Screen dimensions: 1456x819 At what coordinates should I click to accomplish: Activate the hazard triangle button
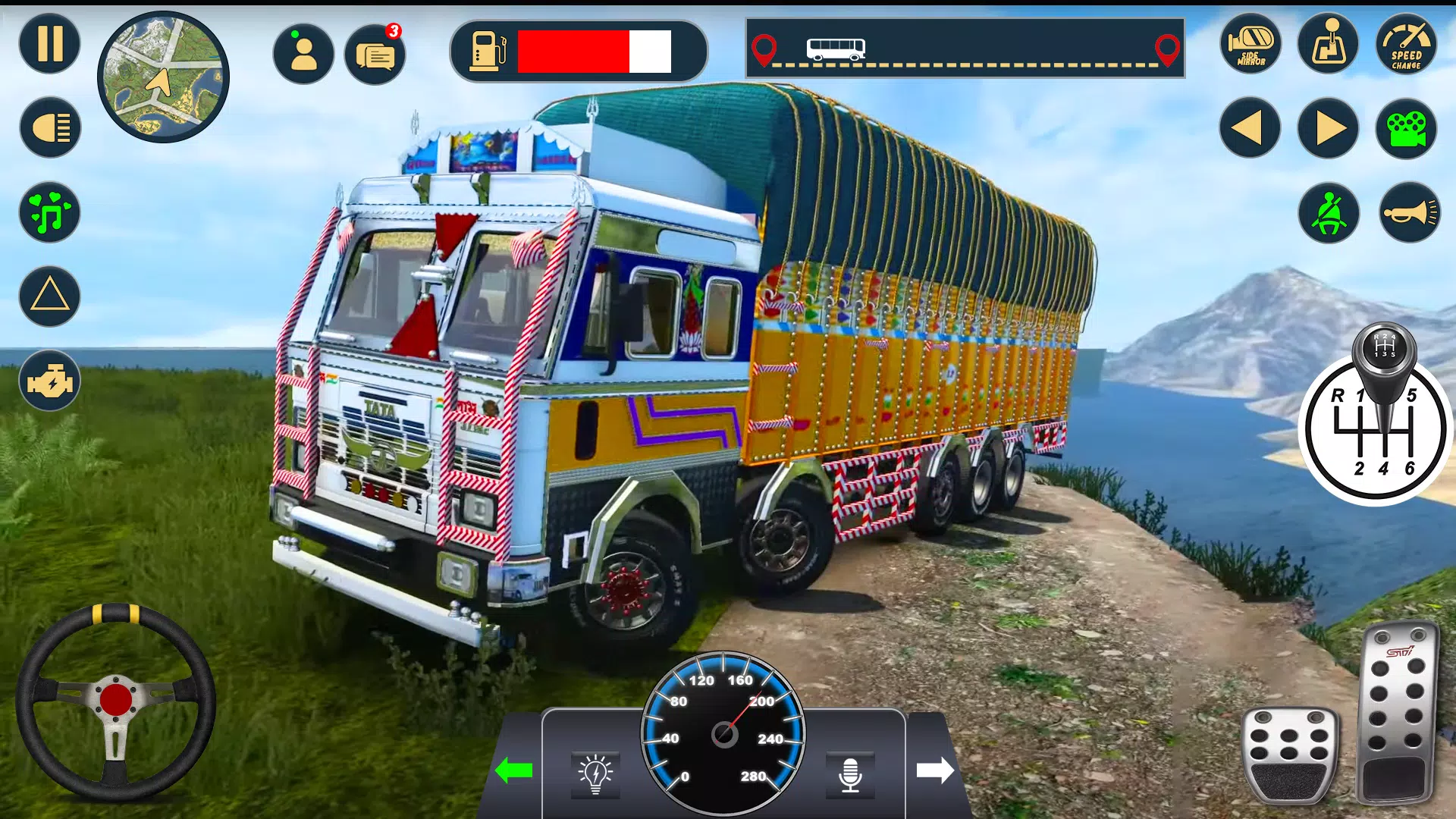50,297
